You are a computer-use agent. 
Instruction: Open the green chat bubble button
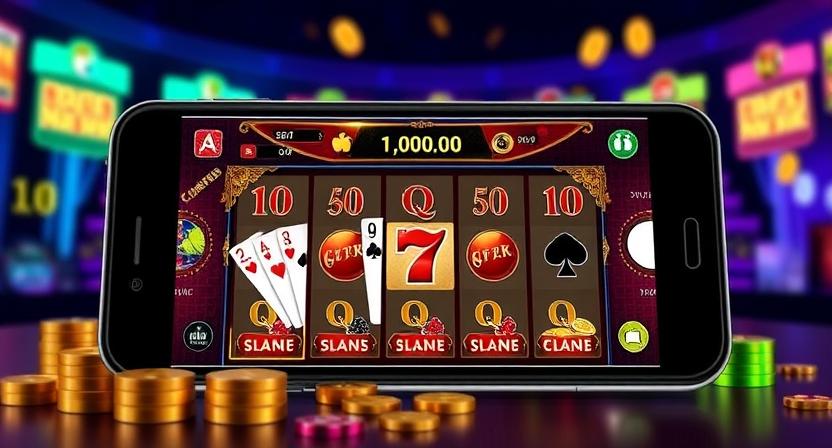click(633, 336)
